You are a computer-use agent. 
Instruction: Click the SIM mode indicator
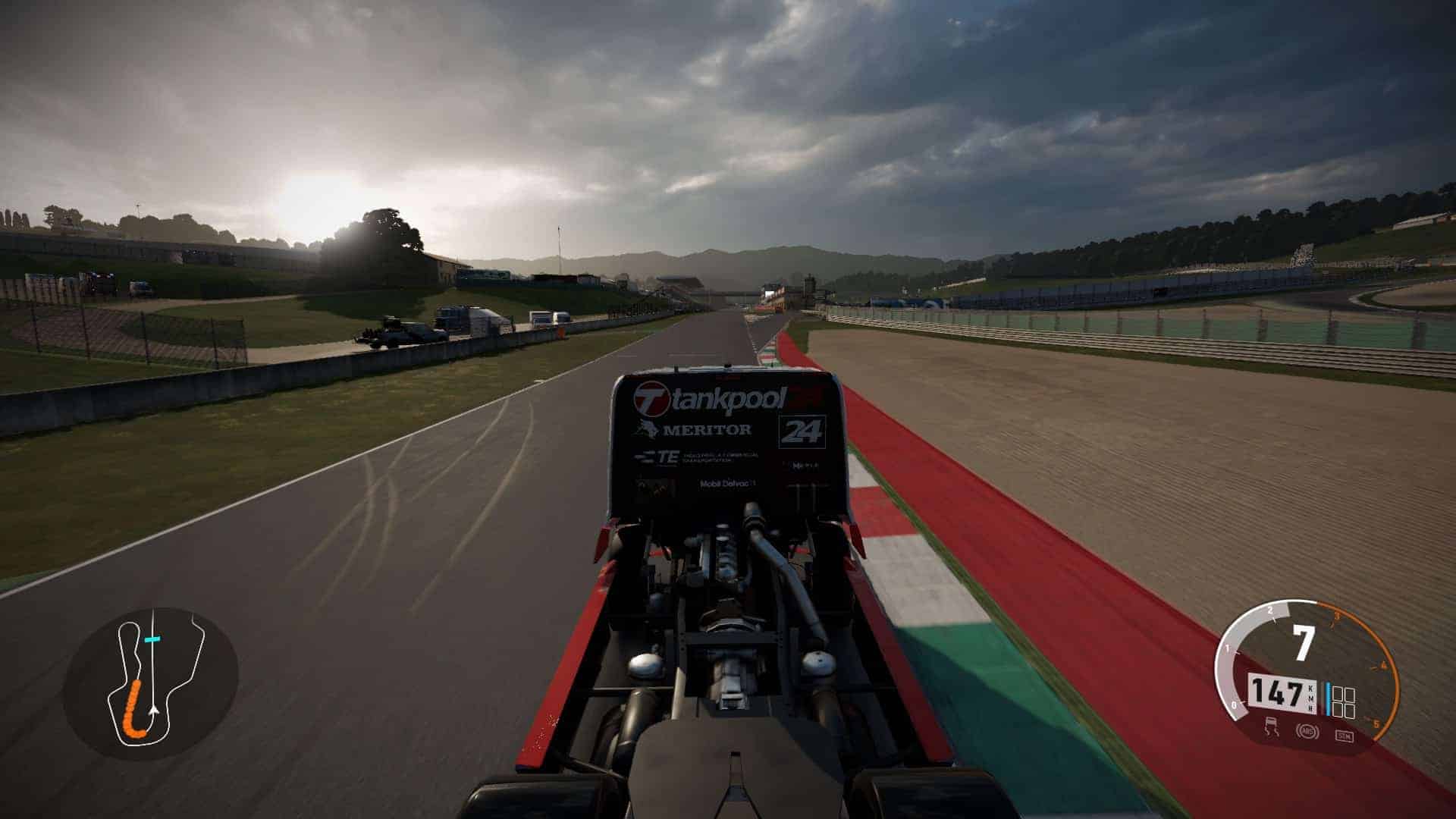coord(1344,735)
